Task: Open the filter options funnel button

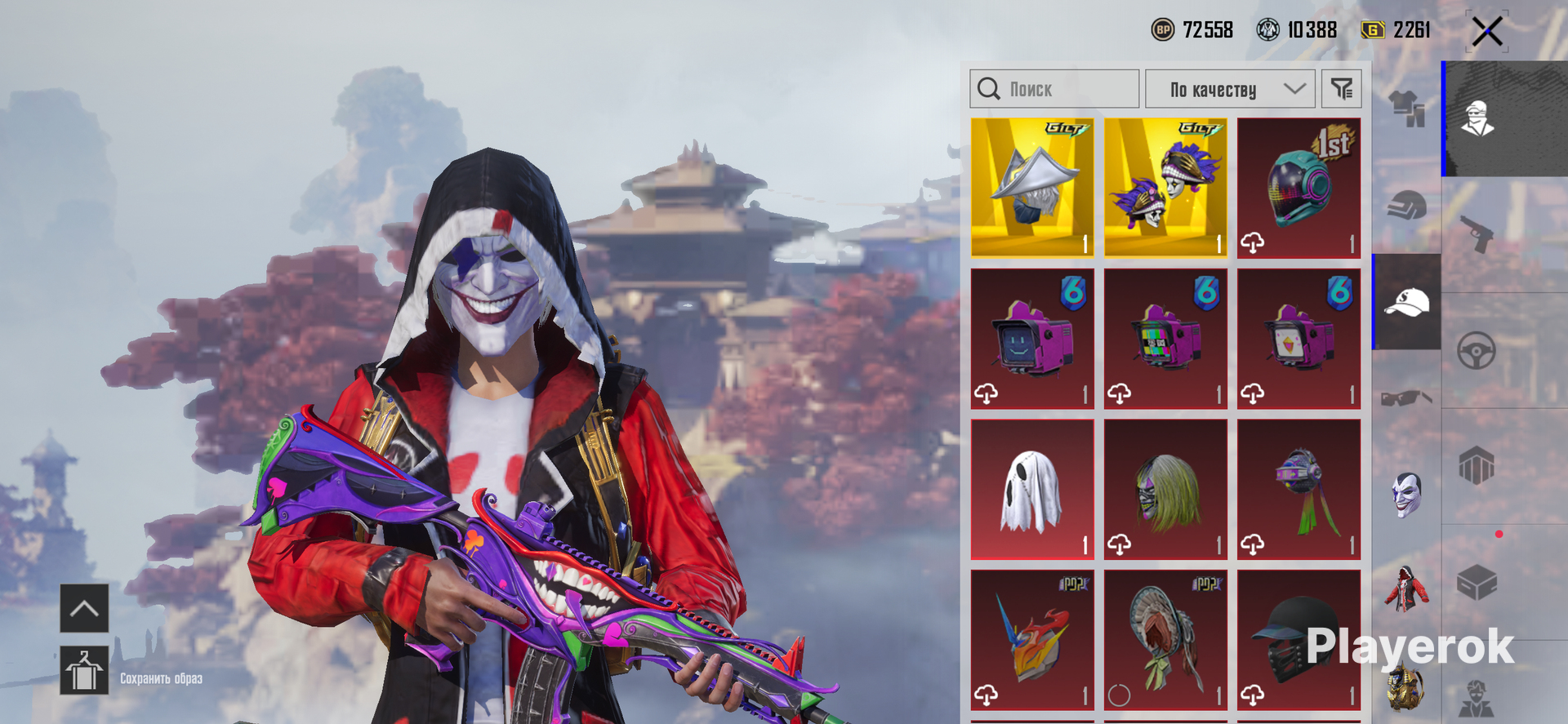Action: pos(1342,89)
